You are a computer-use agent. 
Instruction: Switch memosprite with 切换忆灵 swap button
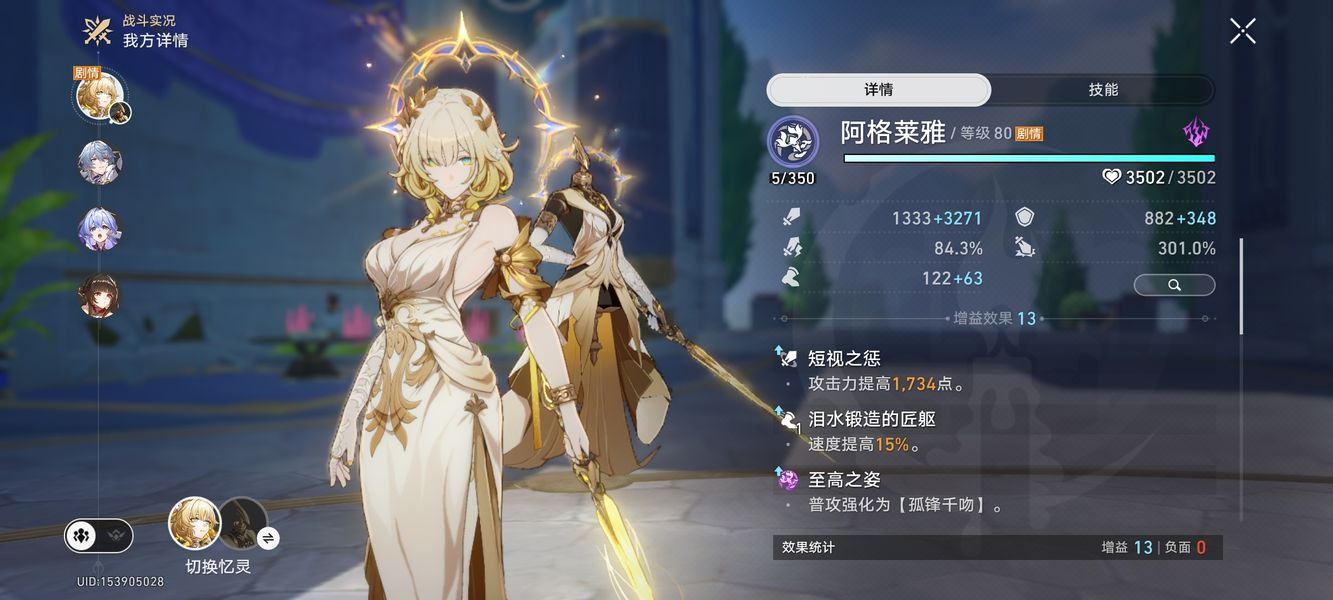coord(268,538)
